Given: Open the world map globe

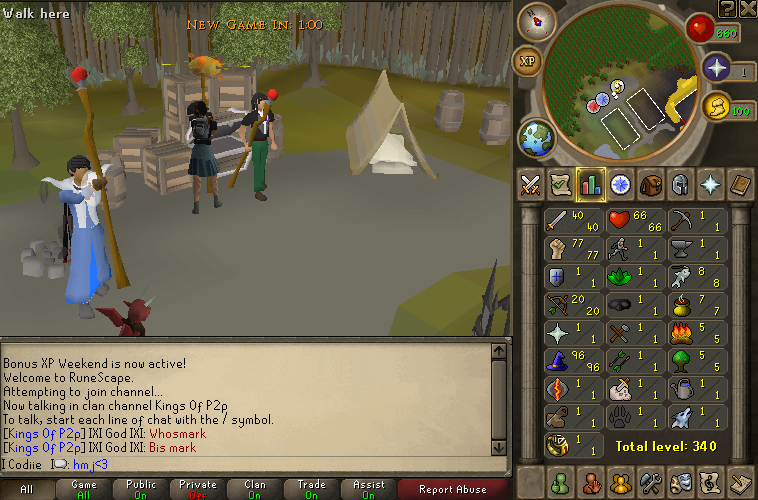Looking at the screenshot, I should coord(537,138).
